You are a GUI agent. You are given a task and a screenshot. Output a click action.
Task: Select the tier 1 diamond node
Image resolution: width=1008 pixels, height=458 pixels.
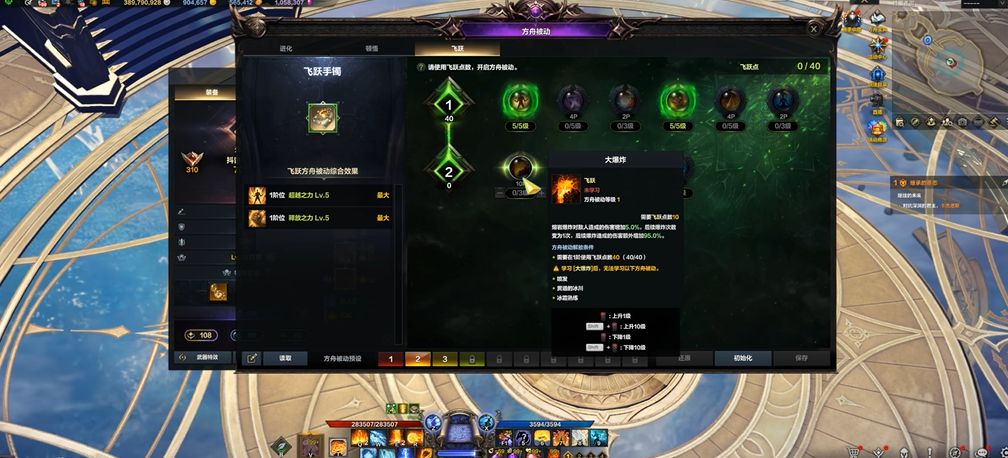tap(449, 105)
